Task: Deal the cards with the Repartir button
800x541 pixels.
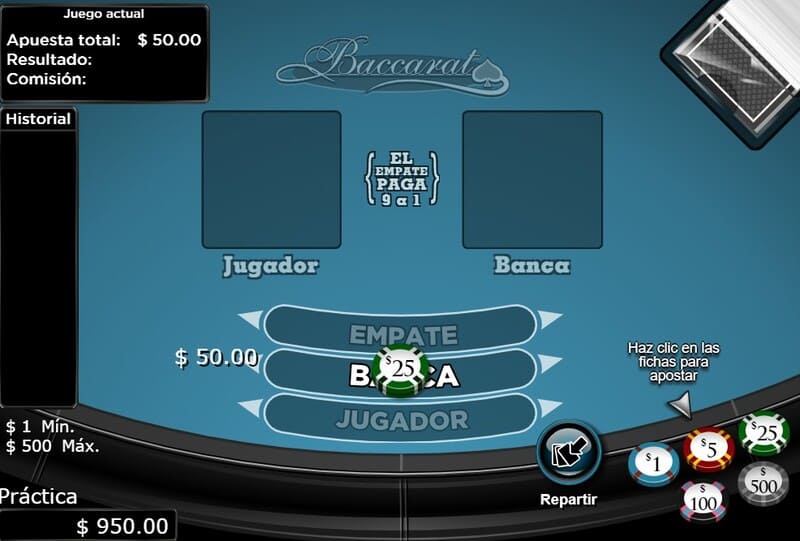Action: pyautogui.click(x=569, y=455)
